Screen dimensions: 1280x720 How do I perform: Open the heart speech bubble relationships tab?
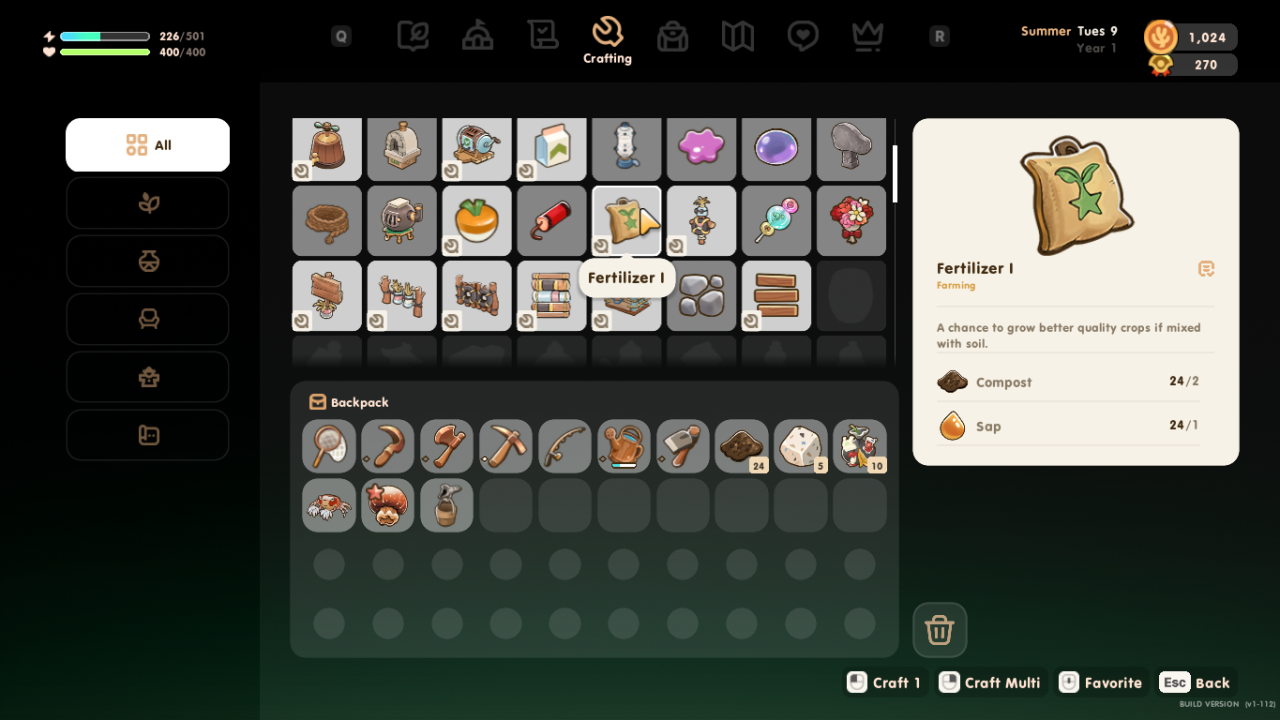click(x=802, y=37)
